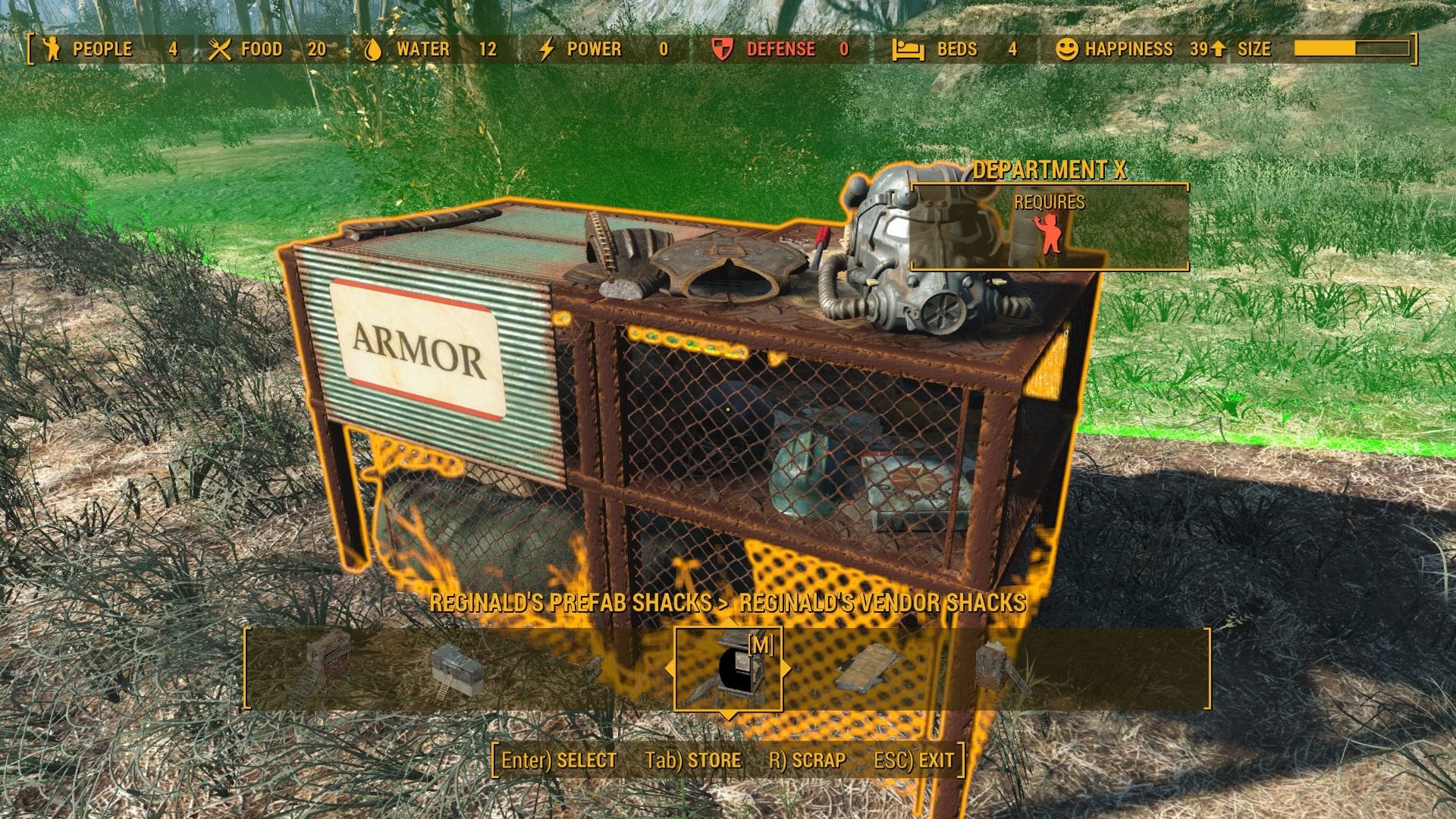Click the Water droplet icon
The image size is (1456, 819).
372,49
